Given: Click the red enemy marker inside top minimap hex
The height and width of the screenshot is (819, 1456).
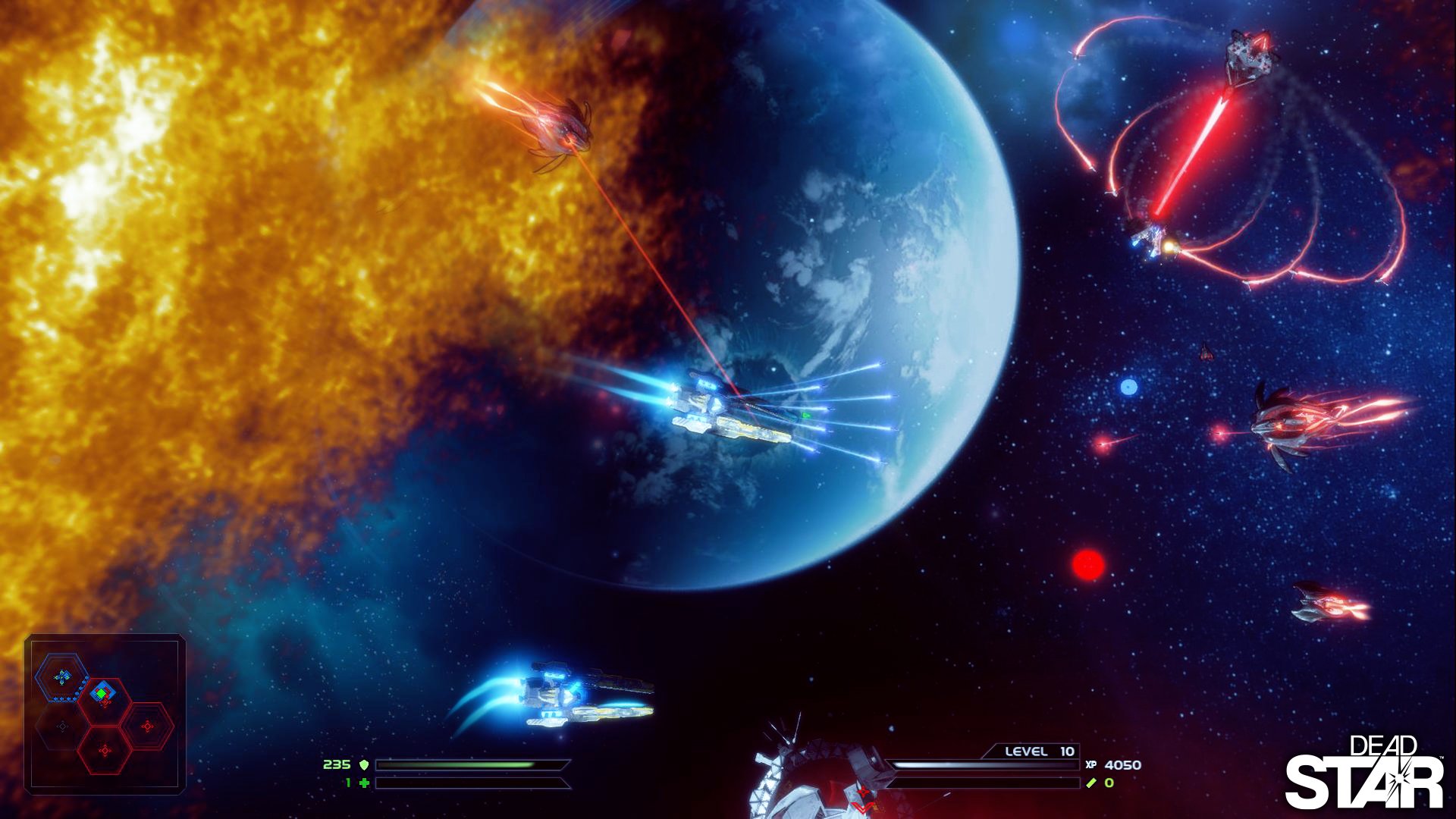Looking at the screenshot, I should (105, 701).
